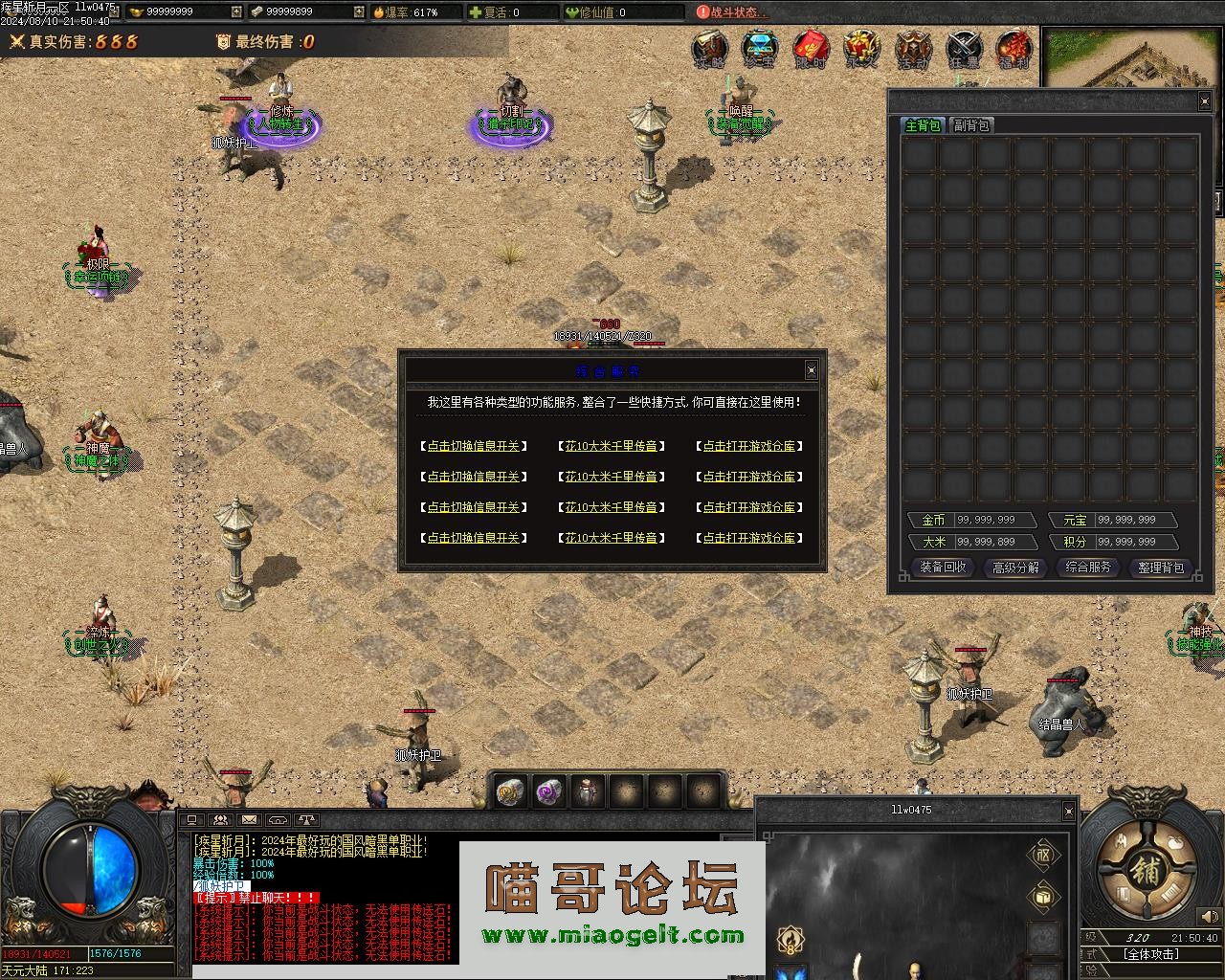Toggle the sound speaker icon

1208,917
